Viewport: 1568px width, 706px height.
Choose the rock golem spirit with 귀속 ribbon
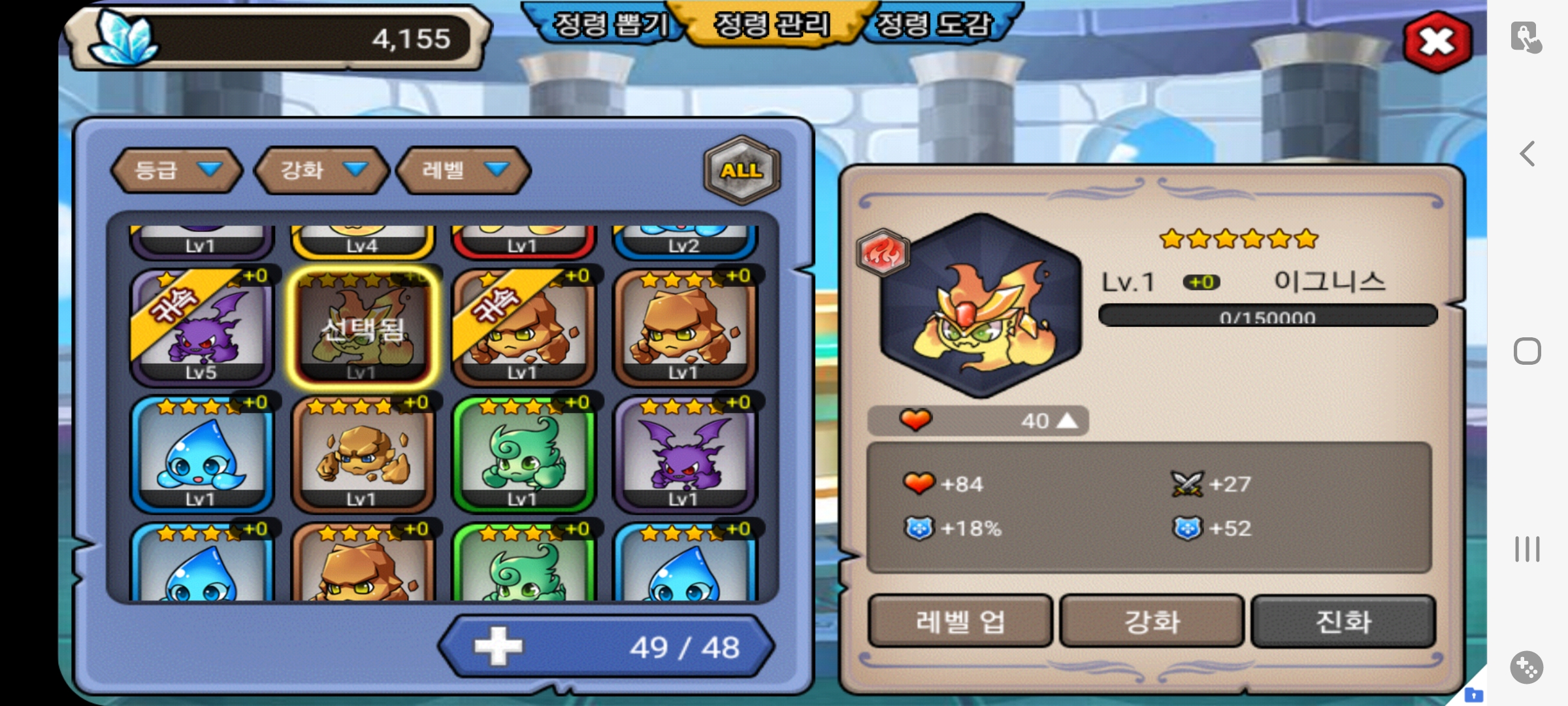523,327
